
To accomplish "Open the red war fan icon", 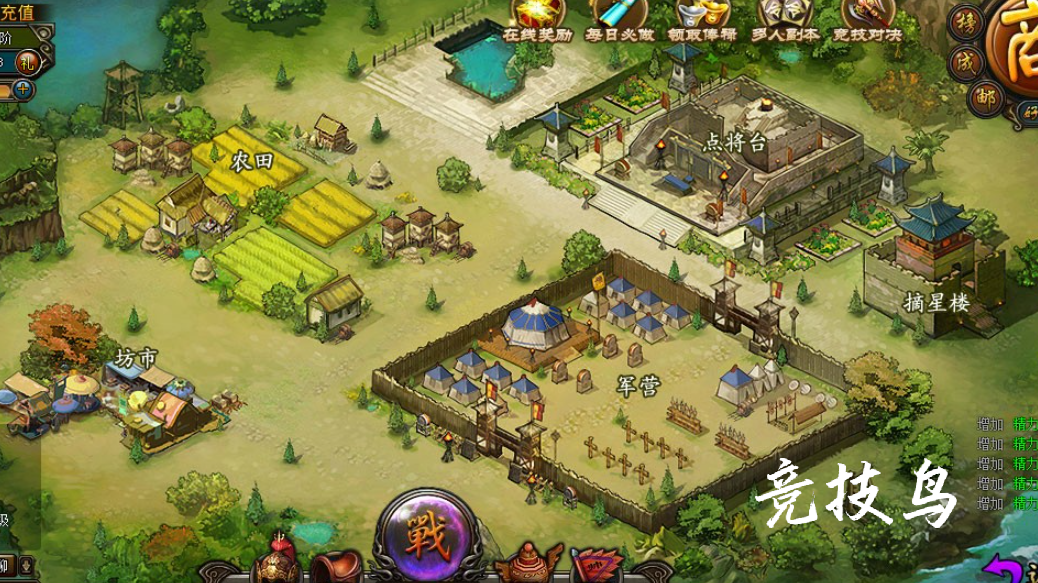I will tap(597, 565).
